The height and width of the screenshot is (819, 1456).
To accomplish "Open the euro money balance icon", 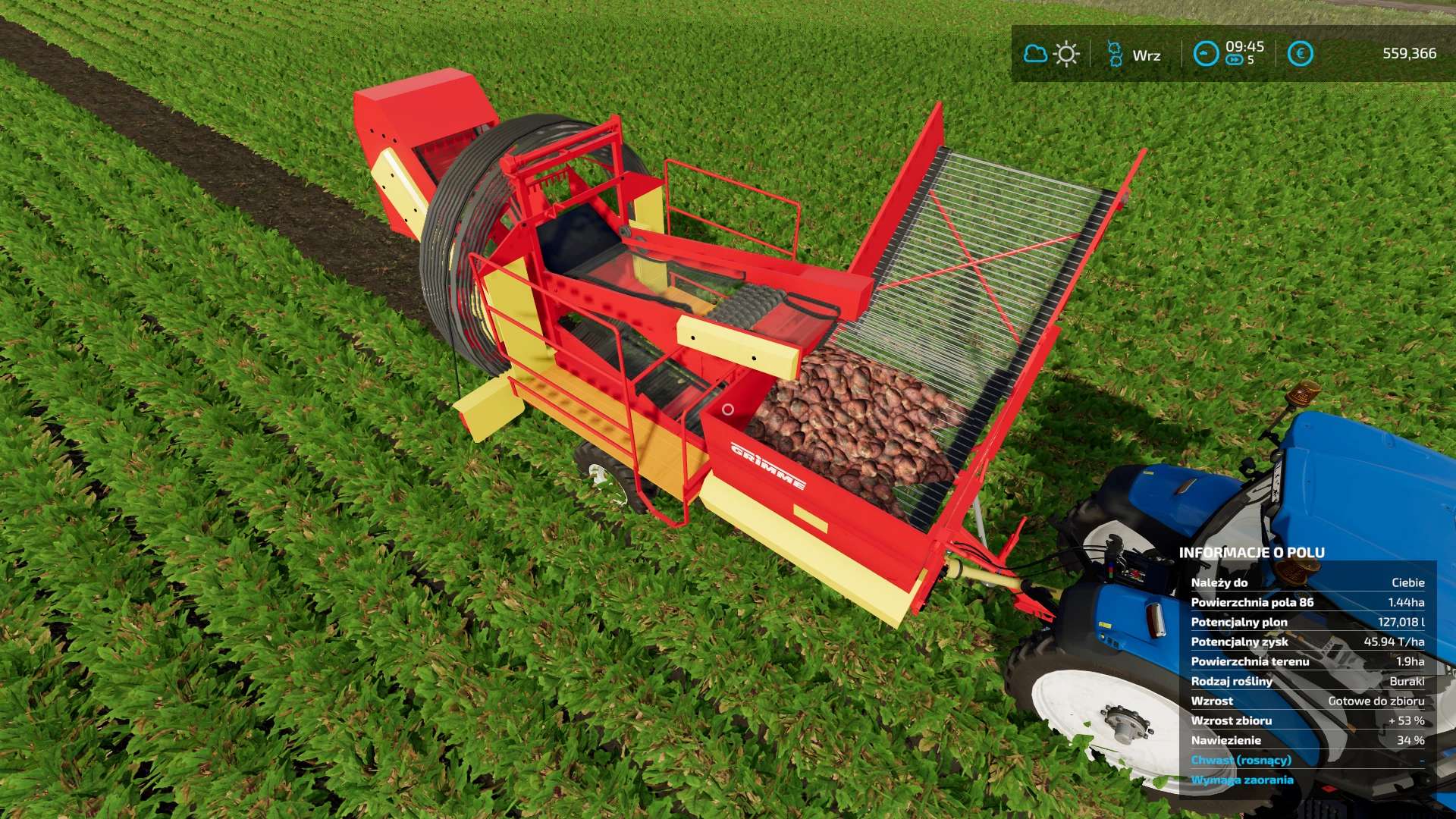I will point(1301,54).
